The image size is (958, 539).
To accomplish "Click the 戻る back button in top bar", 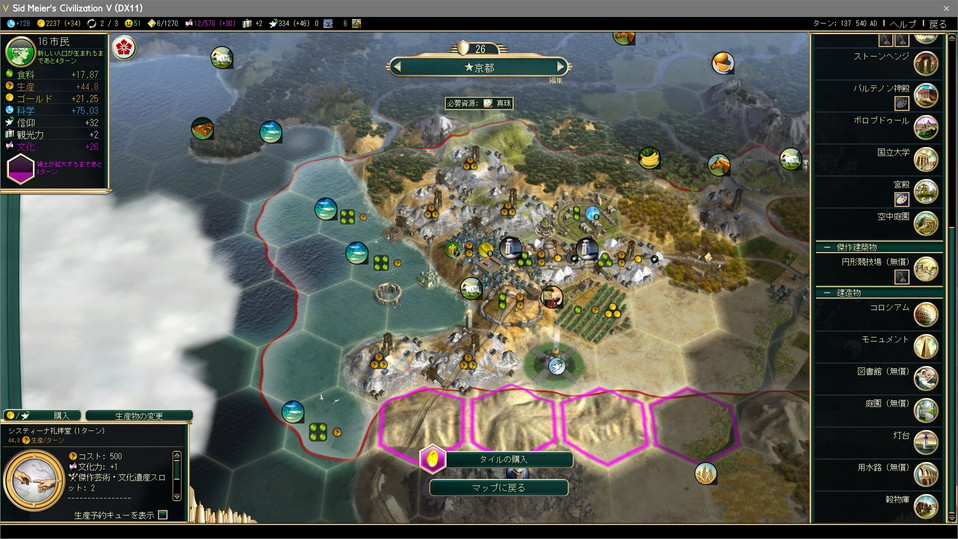I will [x=937, y=23].
